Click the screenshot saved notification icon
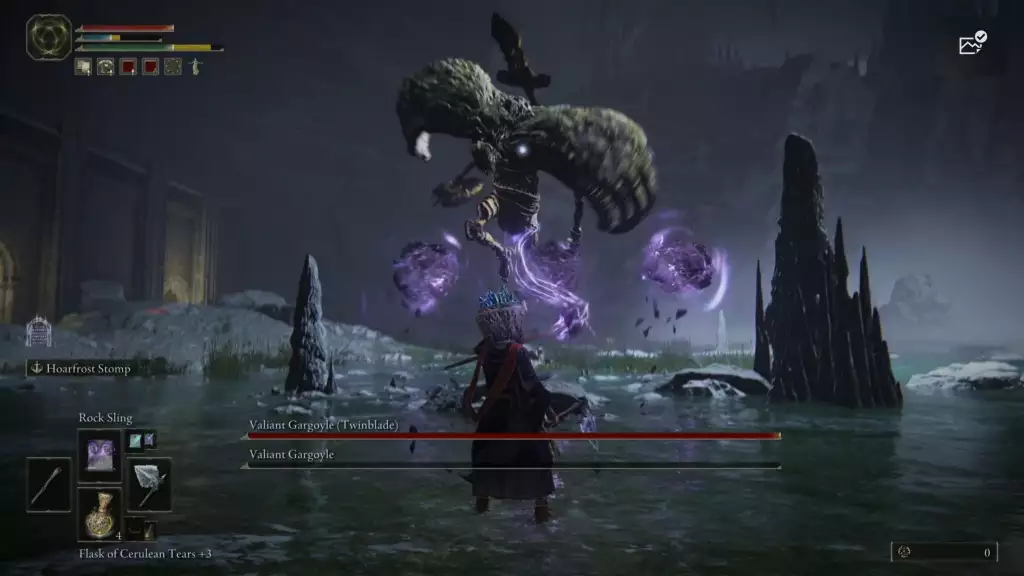This screenshot has height=576, width=1024. [x=972, y=43]
